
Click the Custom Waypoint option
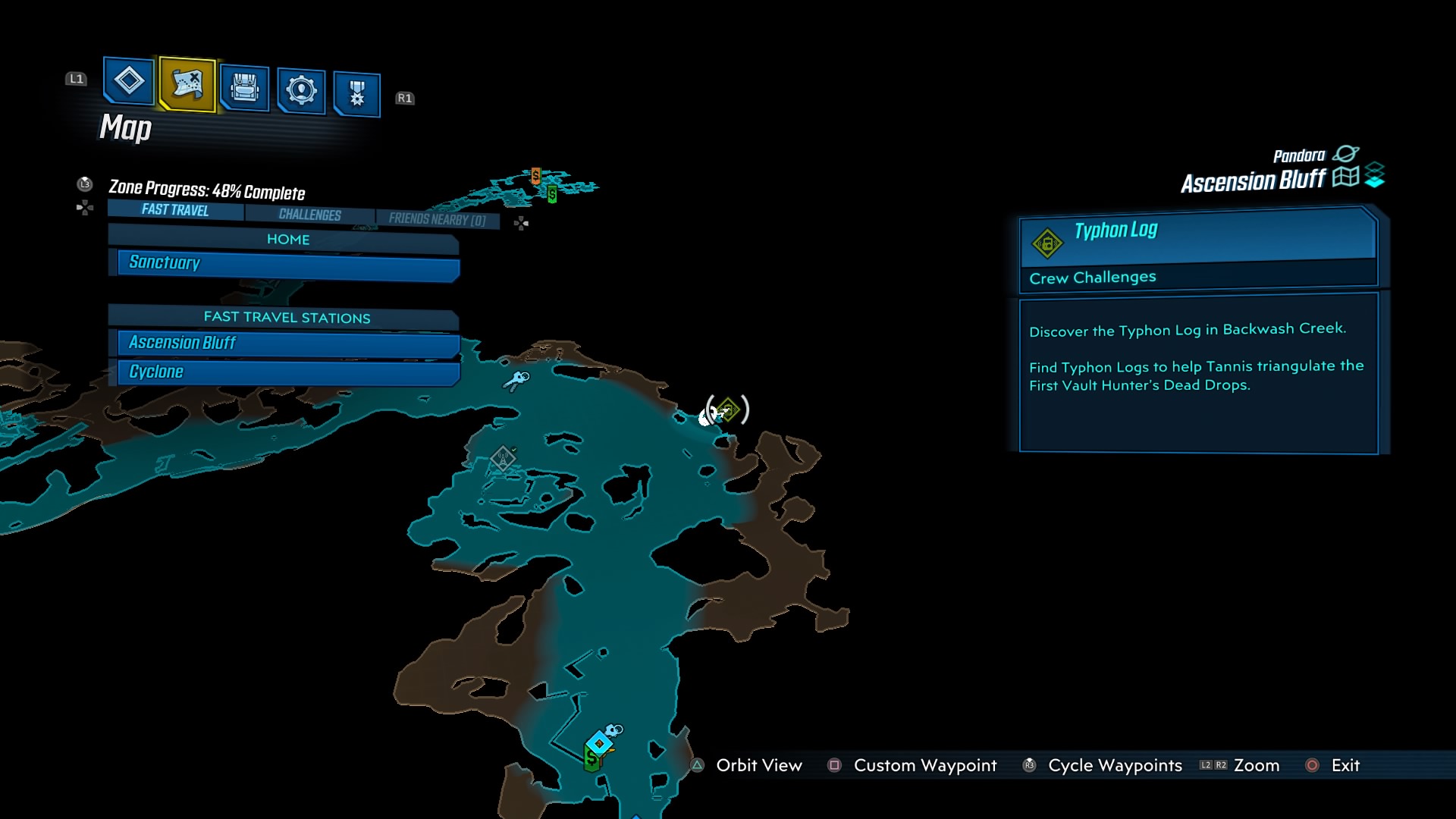click(x=924, y=766)
